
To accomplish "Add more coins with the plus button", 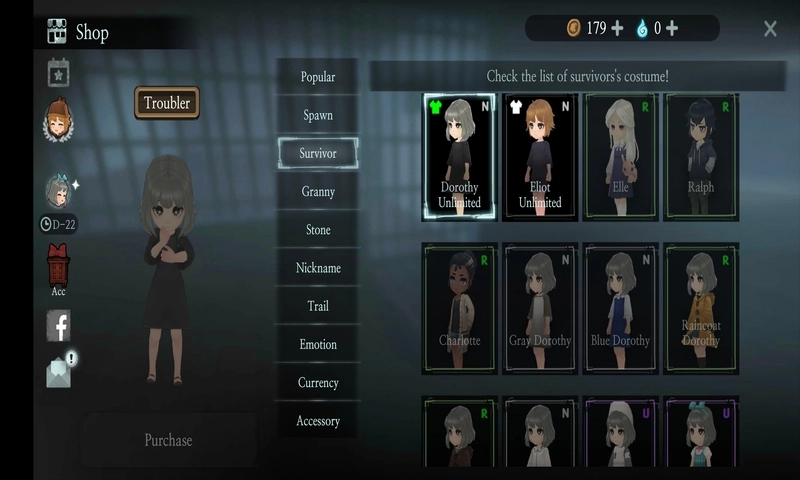I will (617, 28).
